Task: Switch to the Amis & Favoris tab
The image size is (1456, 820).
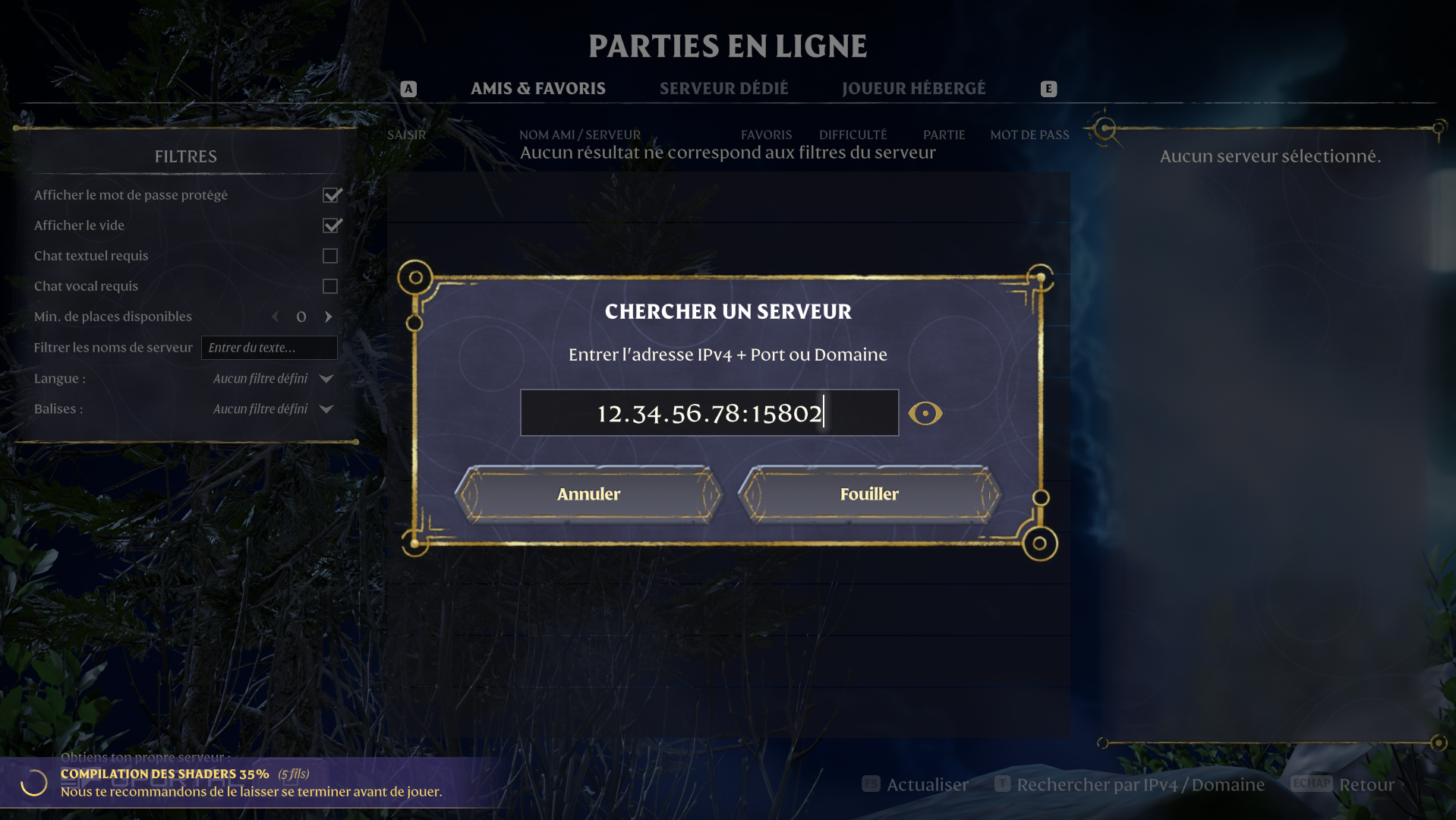Action: click(x=537, y=89)
